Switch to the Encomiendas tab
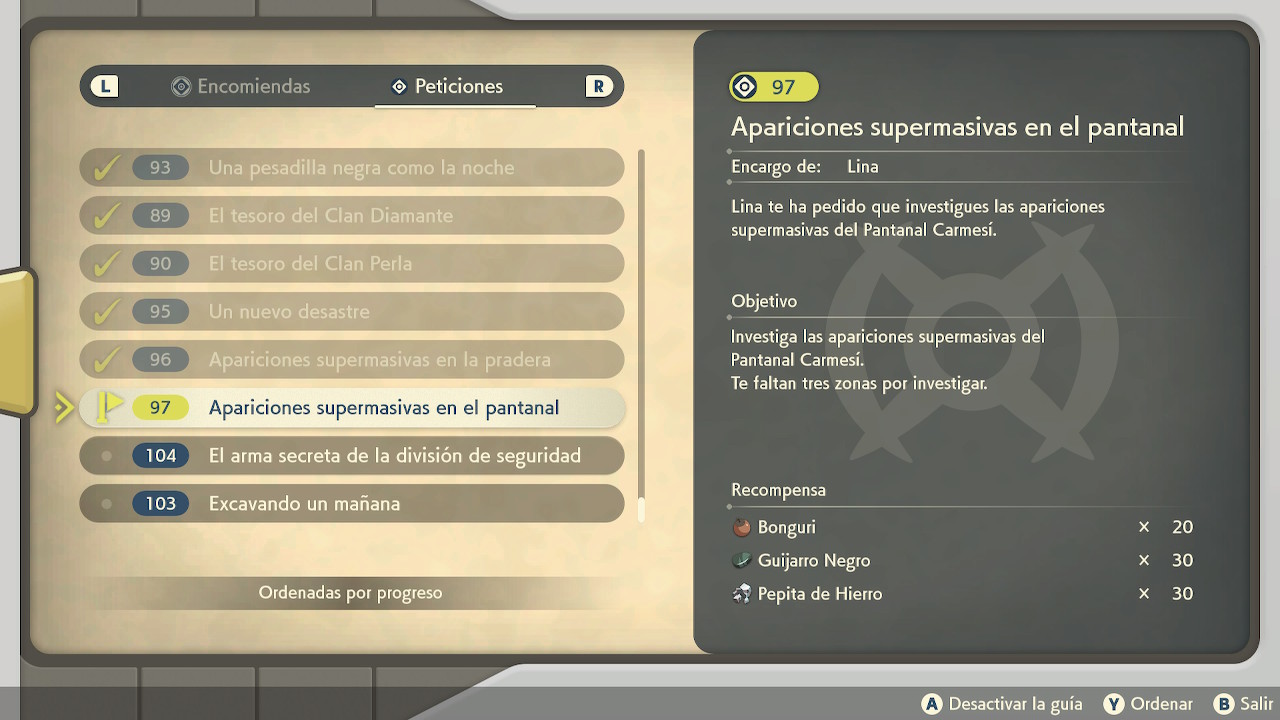The image size is (1280, 720). coord(241,87)
